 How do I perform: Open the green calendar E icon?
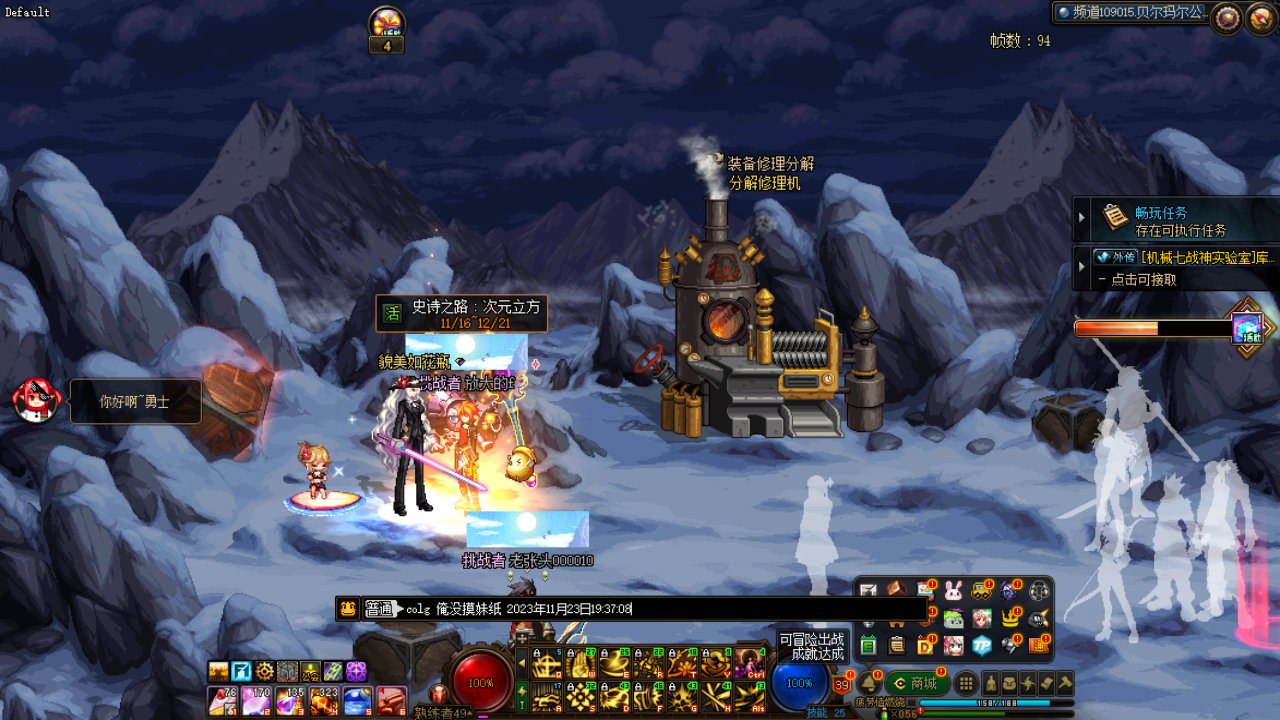point(868,645)
